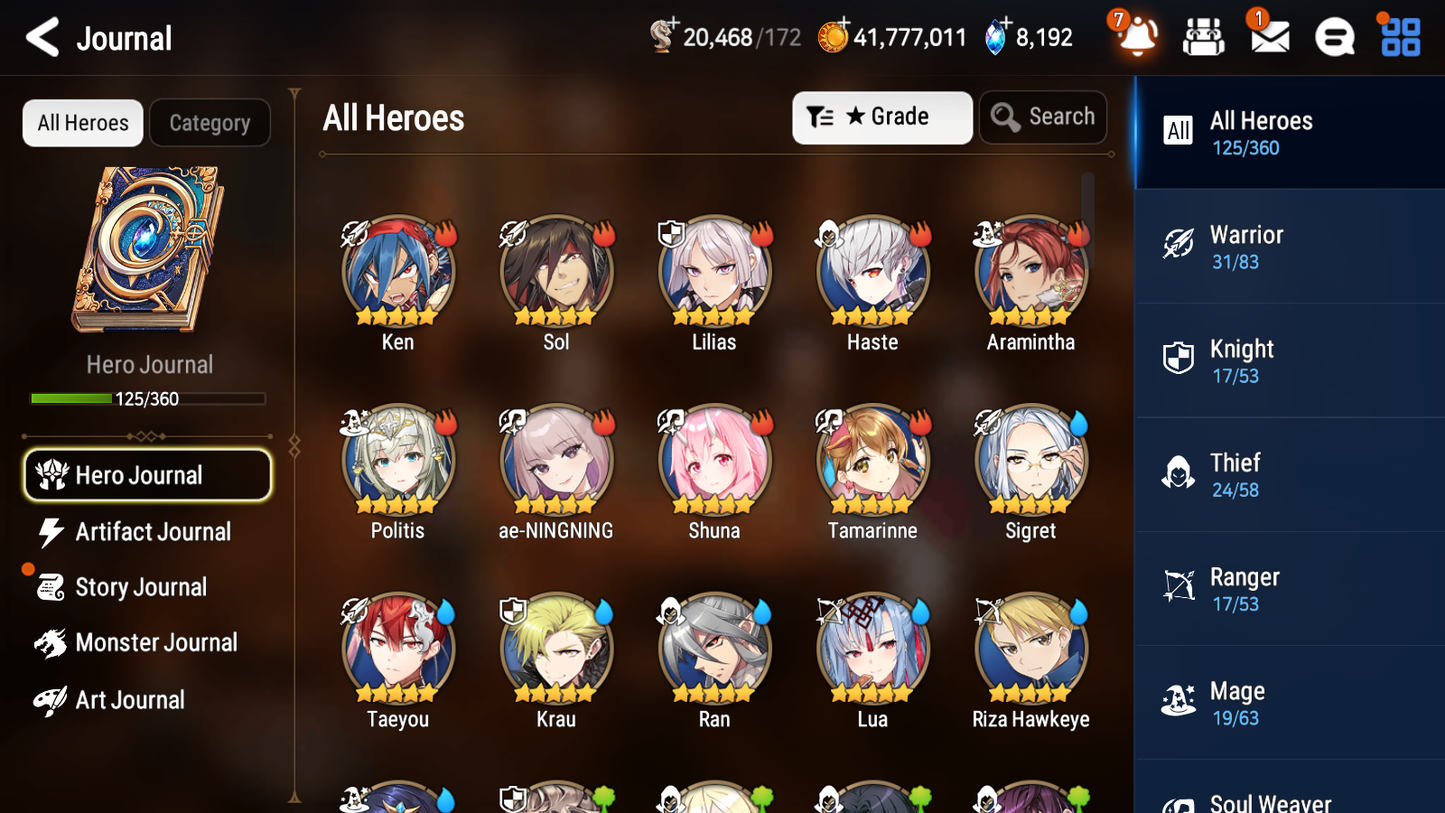Open the main menu grid icon

tap(1399, 37)
